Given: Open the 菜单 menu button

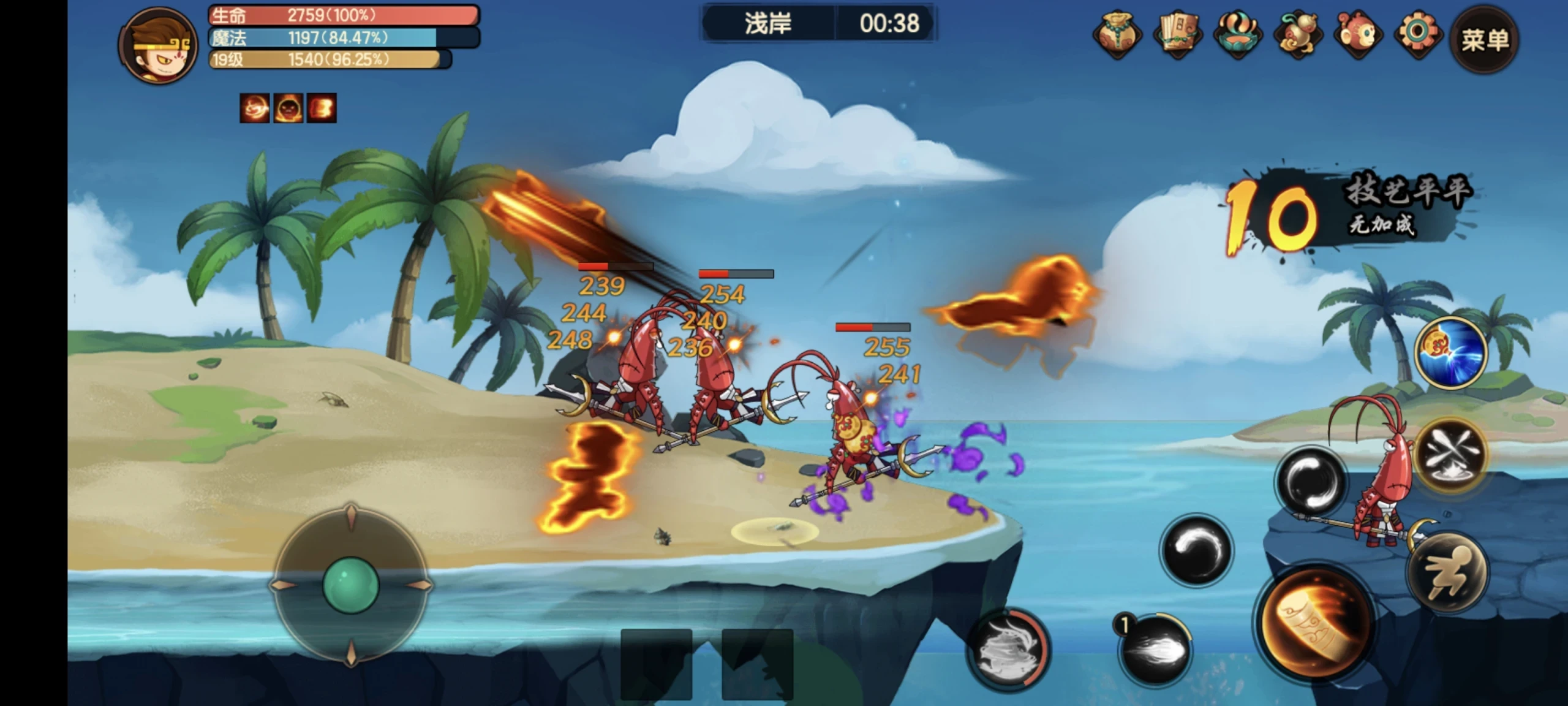Looking at the screenshot, I should 1484,39.
